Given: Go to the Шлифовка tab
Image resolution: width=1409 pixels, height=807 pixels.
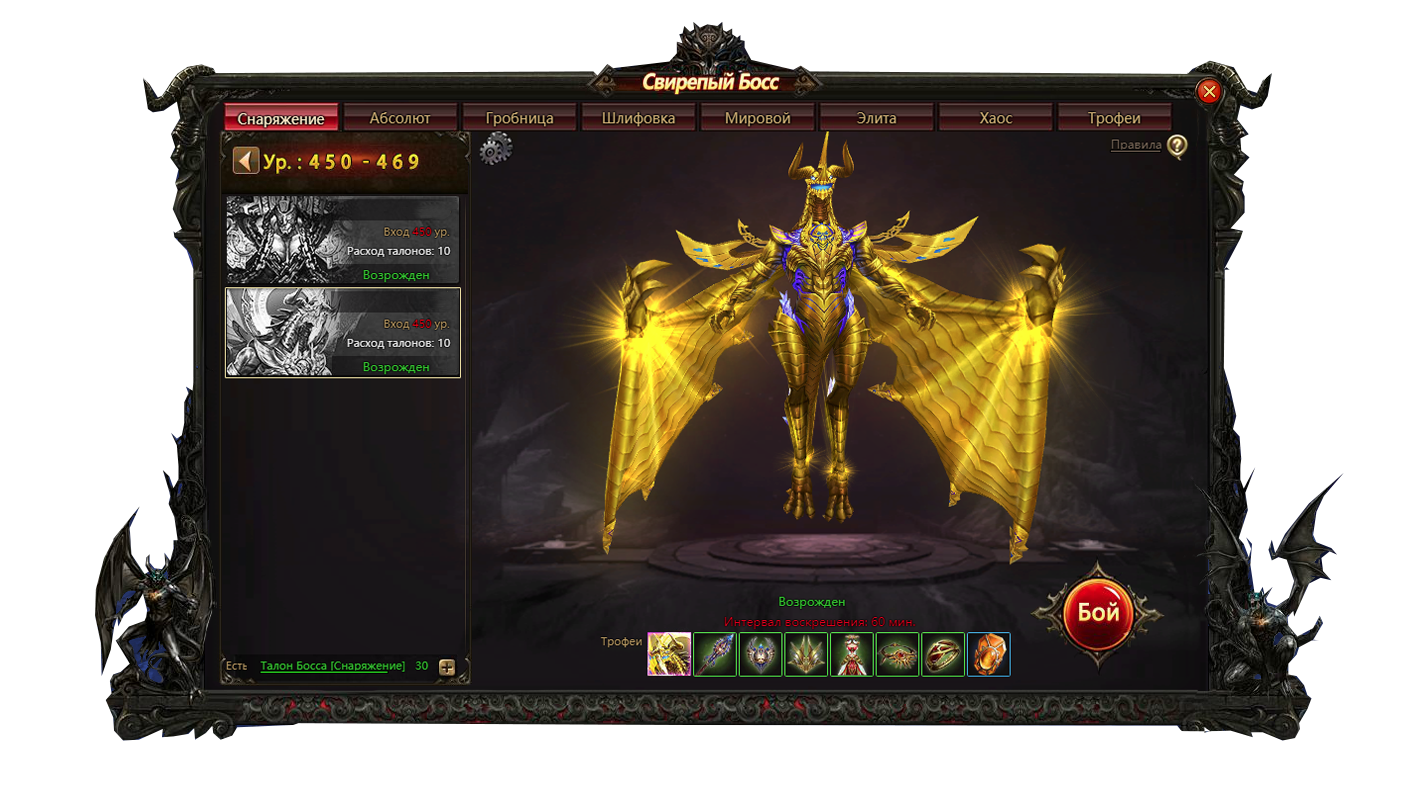Looking at the screenshot, I should [x=639, y=118].
